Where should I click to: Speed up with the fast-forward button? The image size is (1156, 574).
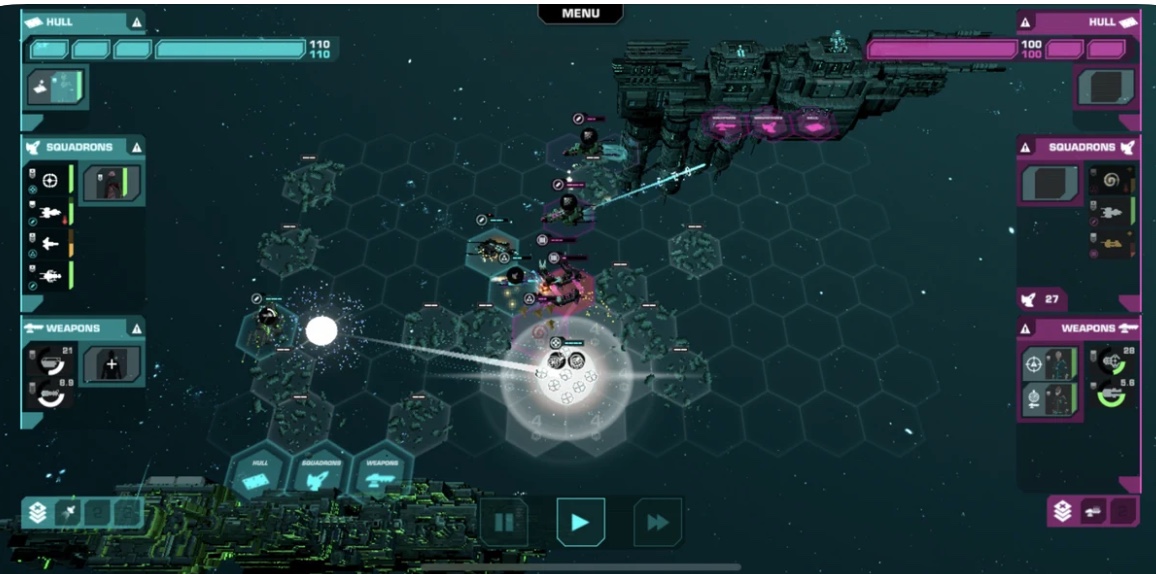point(657,521)
